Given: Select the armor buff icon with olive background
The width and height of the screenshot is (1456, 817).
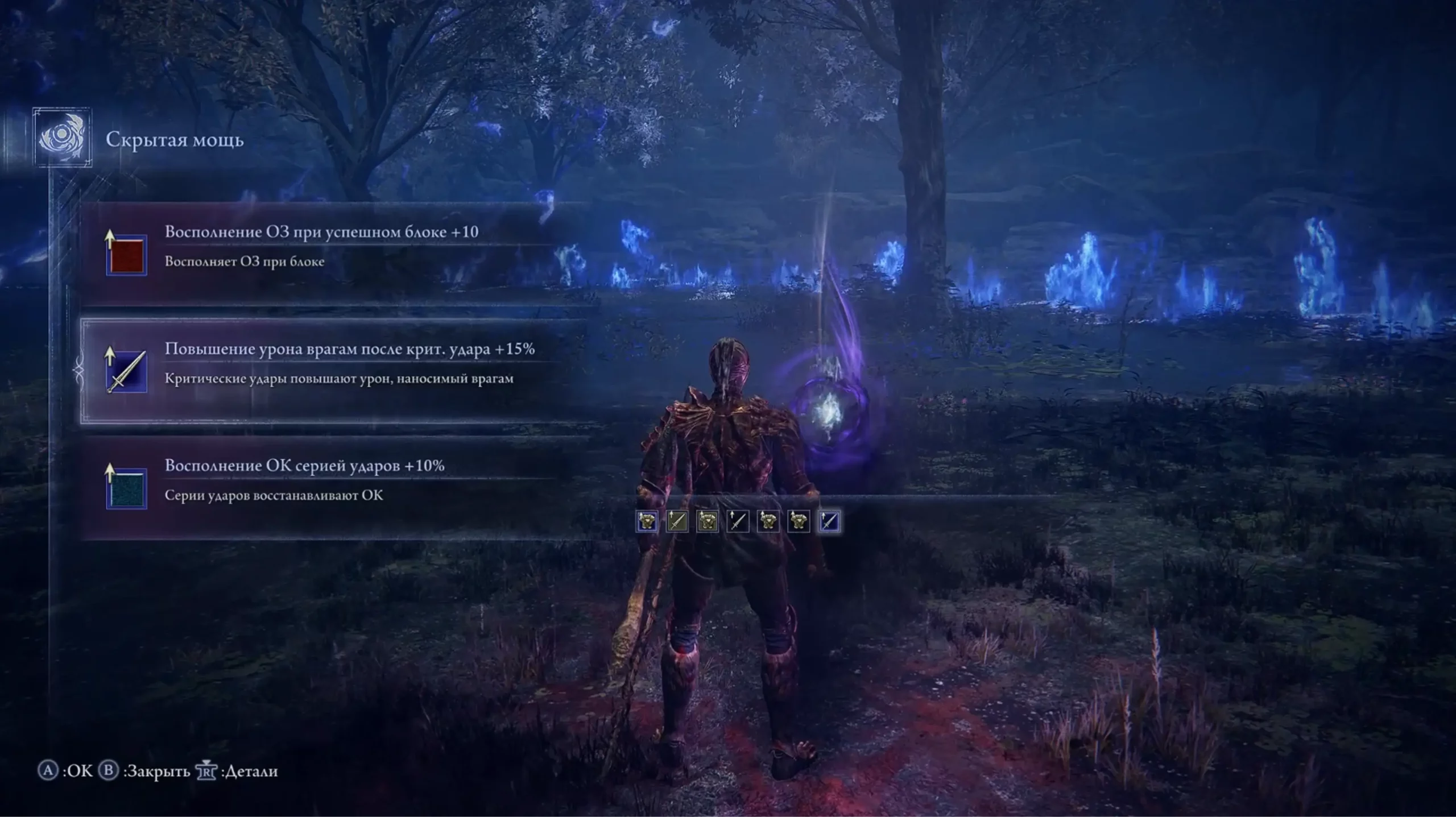Looking at the screenshot, I should [707, 521].
